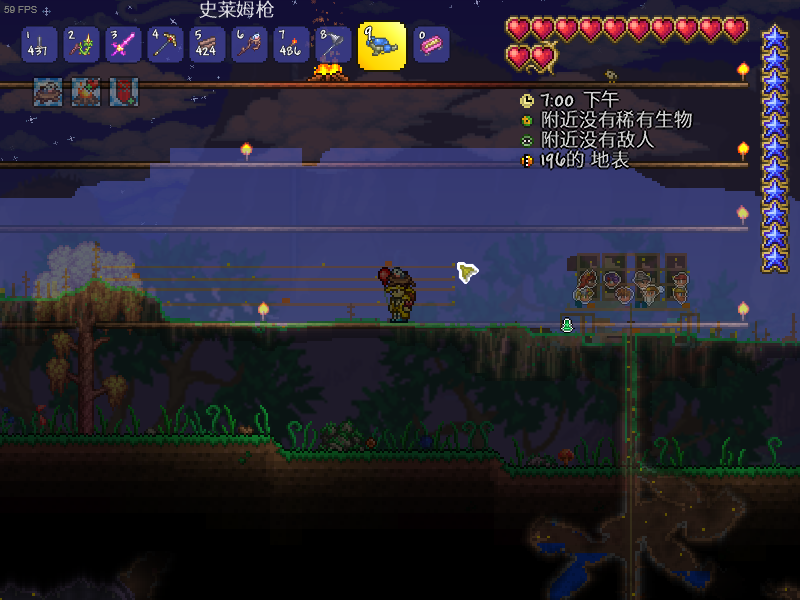Click the campfire heart buff icon
800x600 pixels.
tap(86, 92)
